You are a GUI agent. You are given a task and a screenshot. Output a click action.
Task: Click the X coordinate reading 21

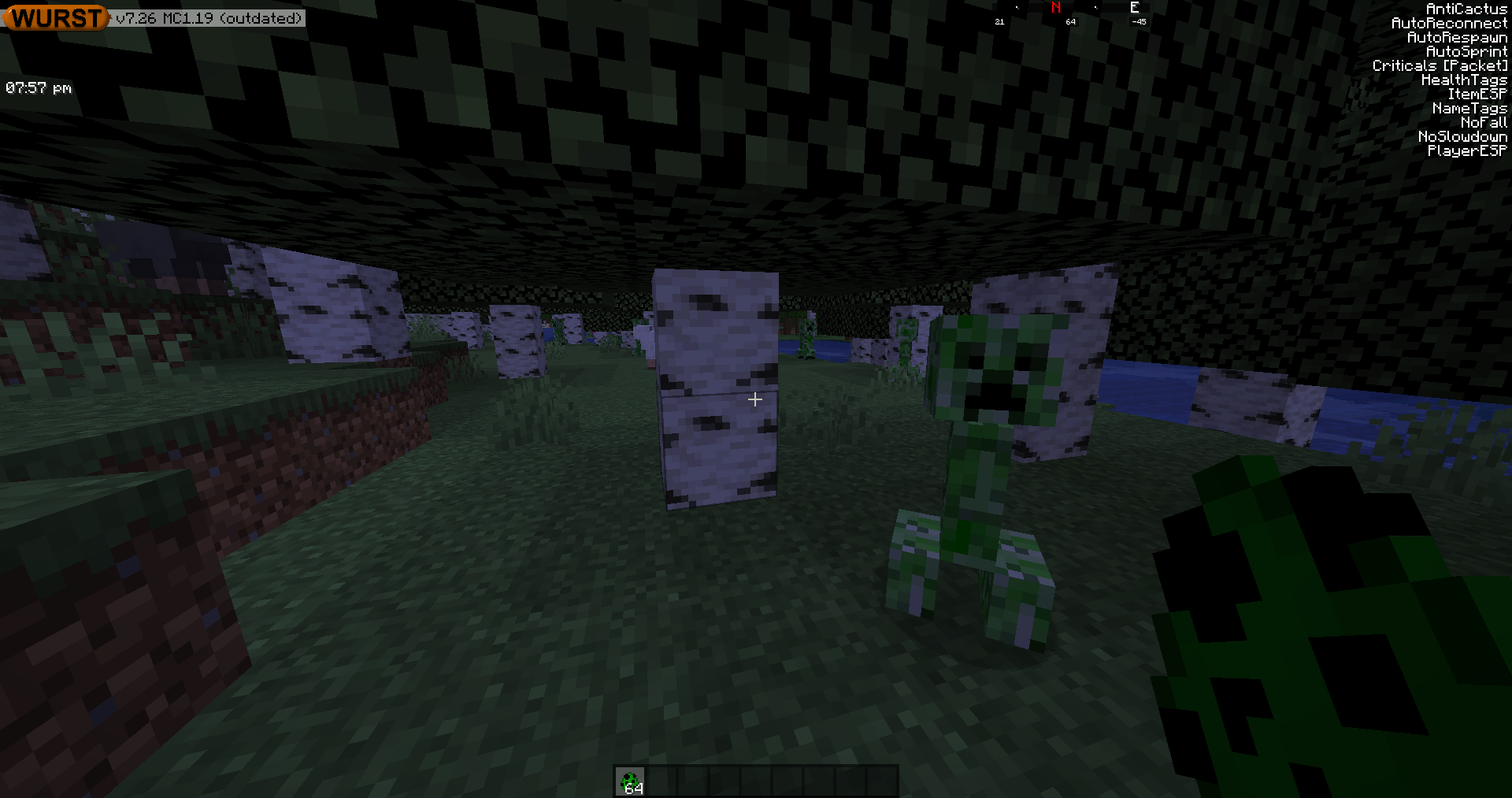[999, 21]
